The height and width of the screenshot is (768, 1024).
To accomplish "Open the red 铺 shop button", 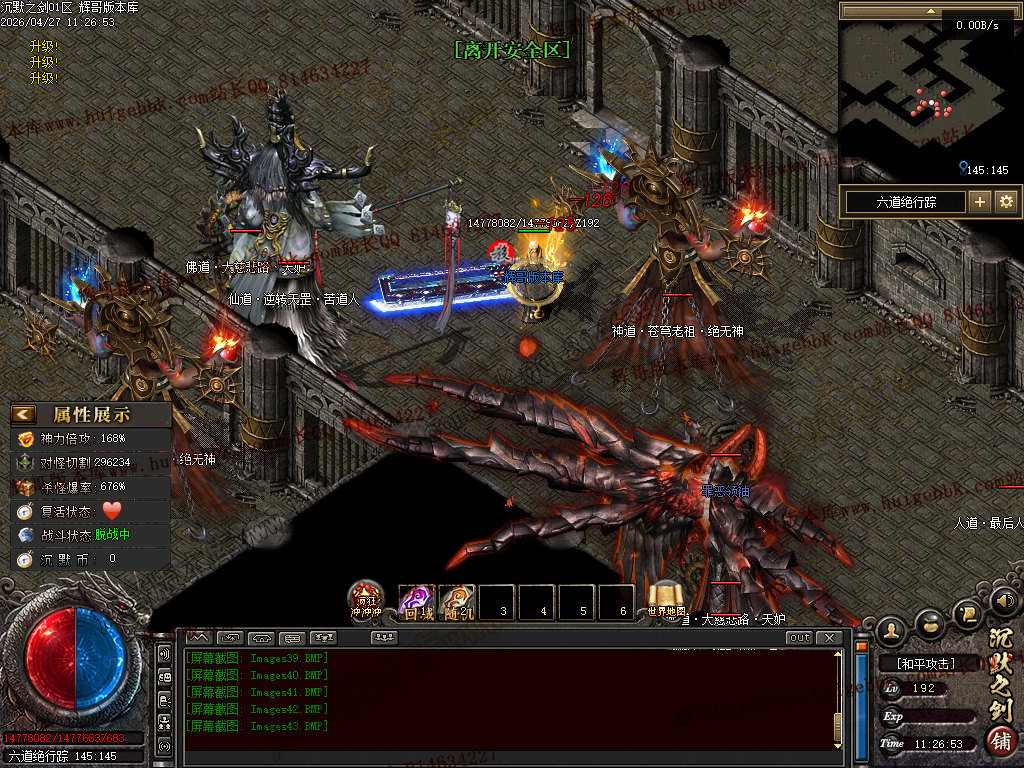I will coord(1000,742).
